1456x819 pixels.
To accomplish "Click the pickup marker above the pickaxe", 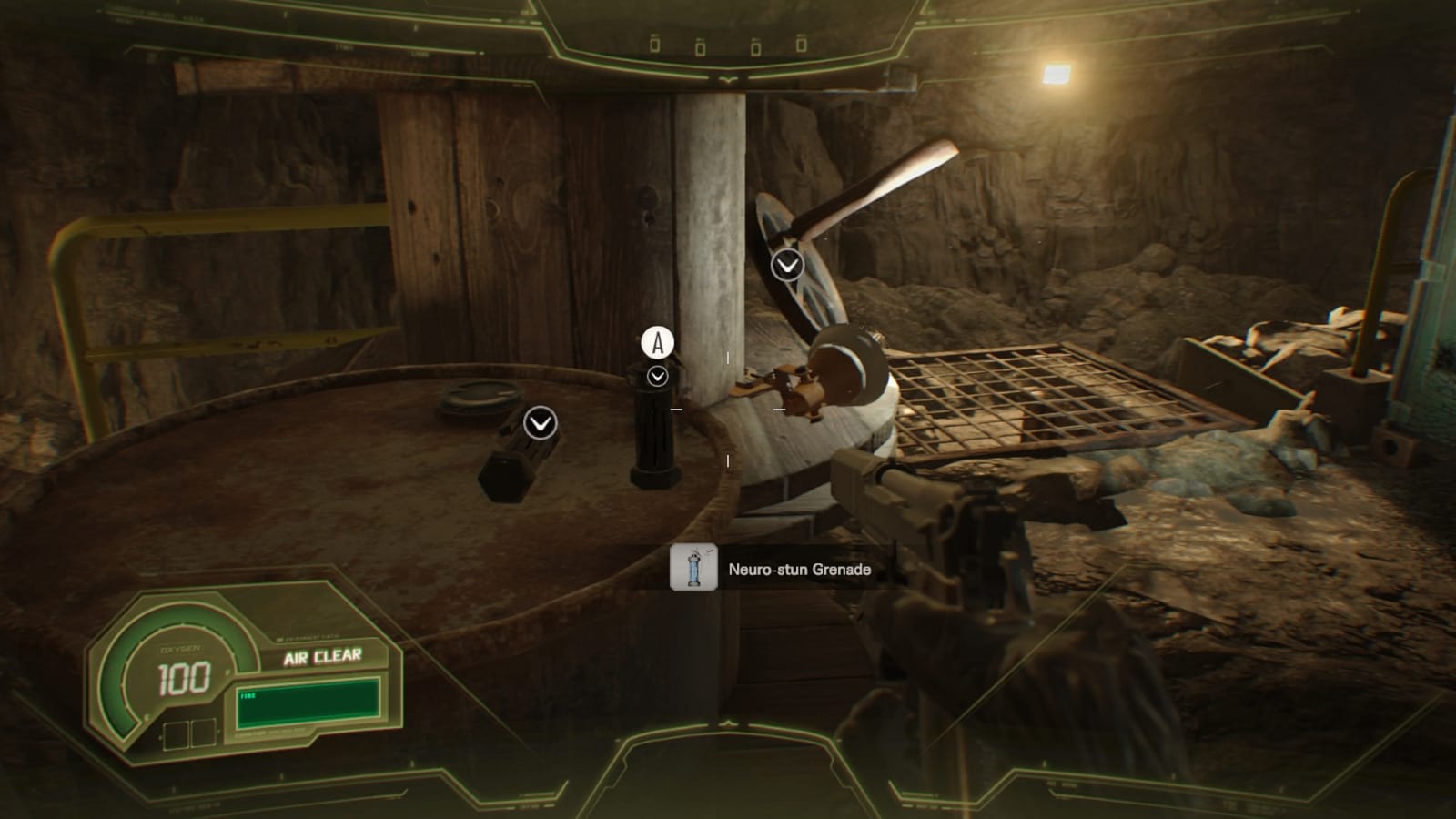I will click(787, 265).
